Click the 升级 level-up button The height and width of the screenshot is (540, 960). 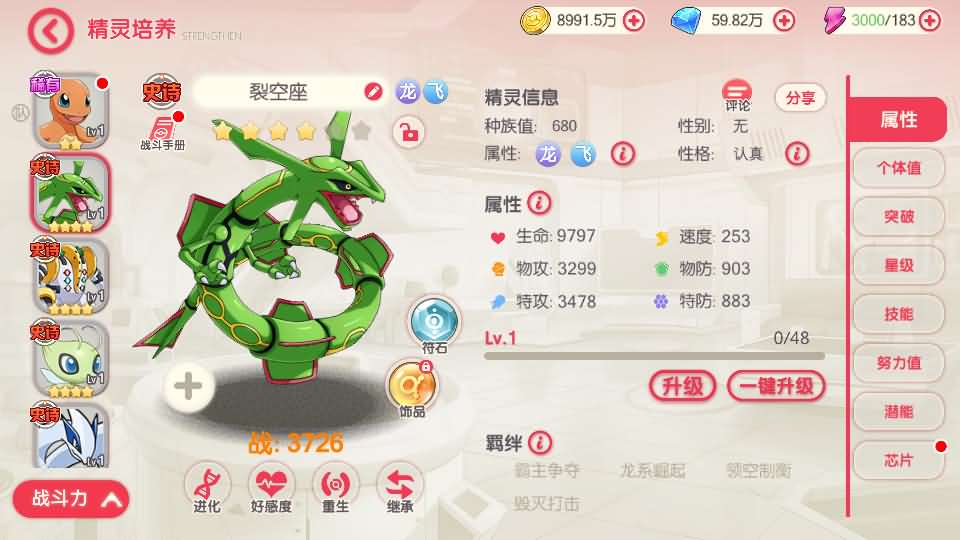(682, 386)
